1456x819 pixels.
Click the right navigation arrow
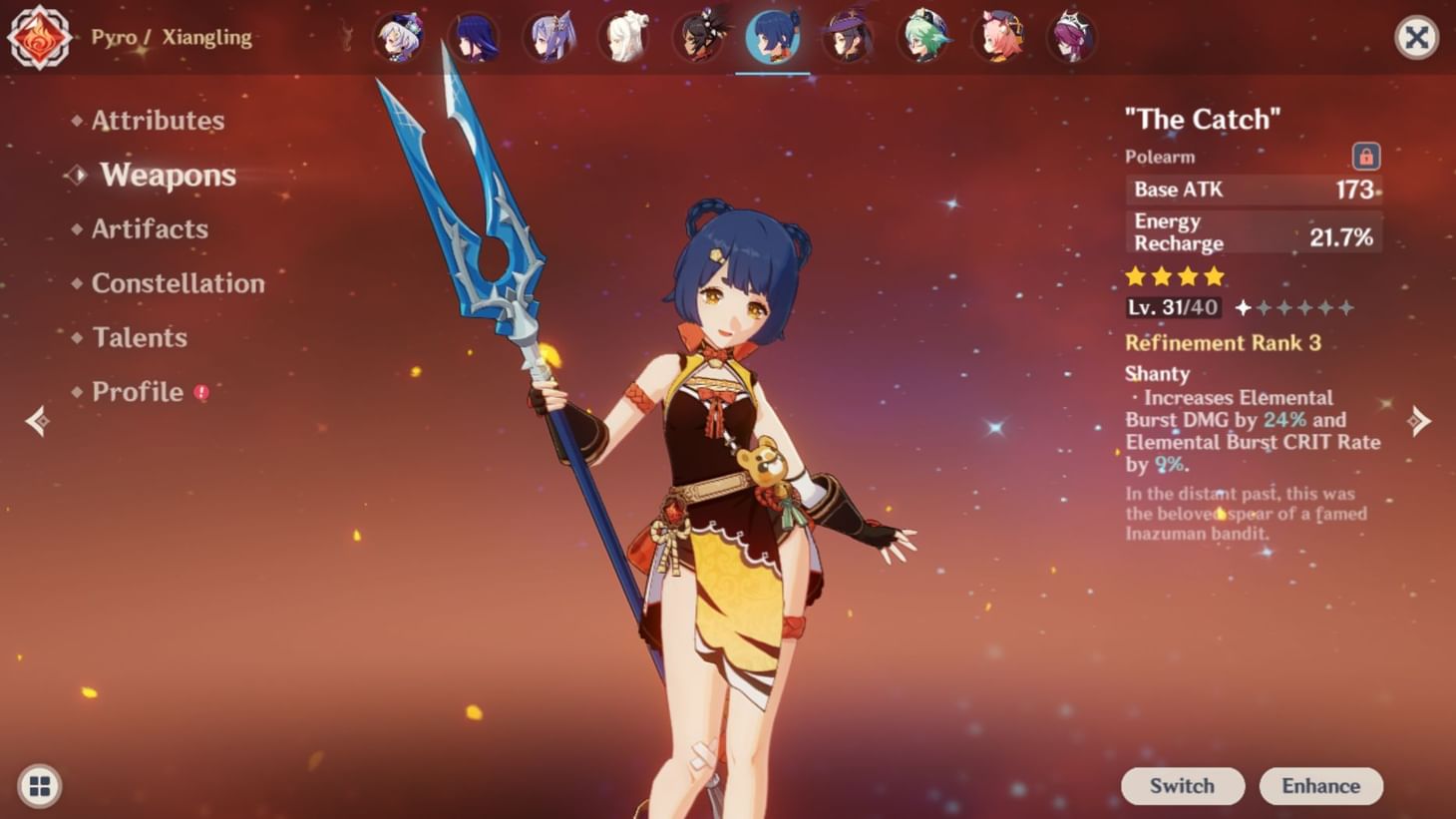[1420, 420]
